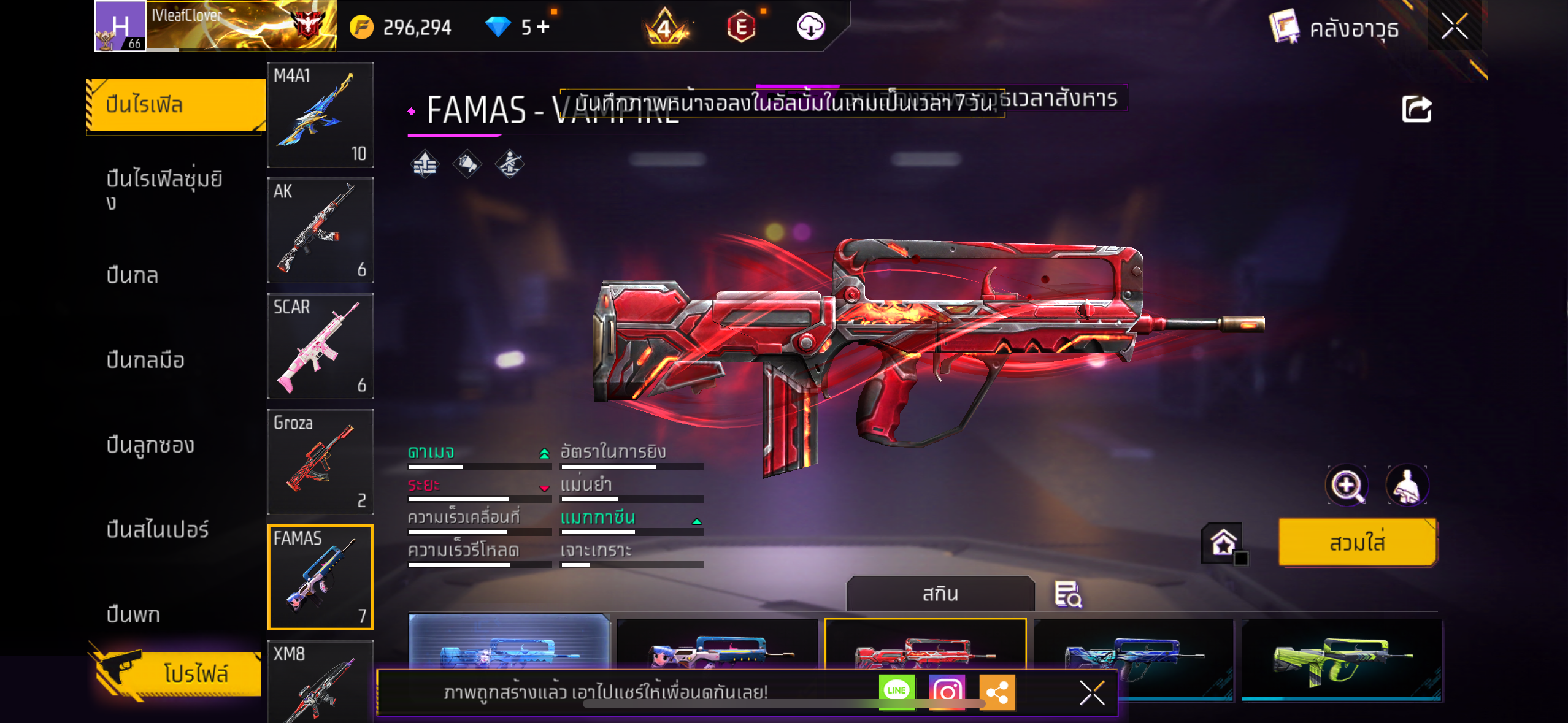Share screenshot via LINE icon

coord(896,691)
